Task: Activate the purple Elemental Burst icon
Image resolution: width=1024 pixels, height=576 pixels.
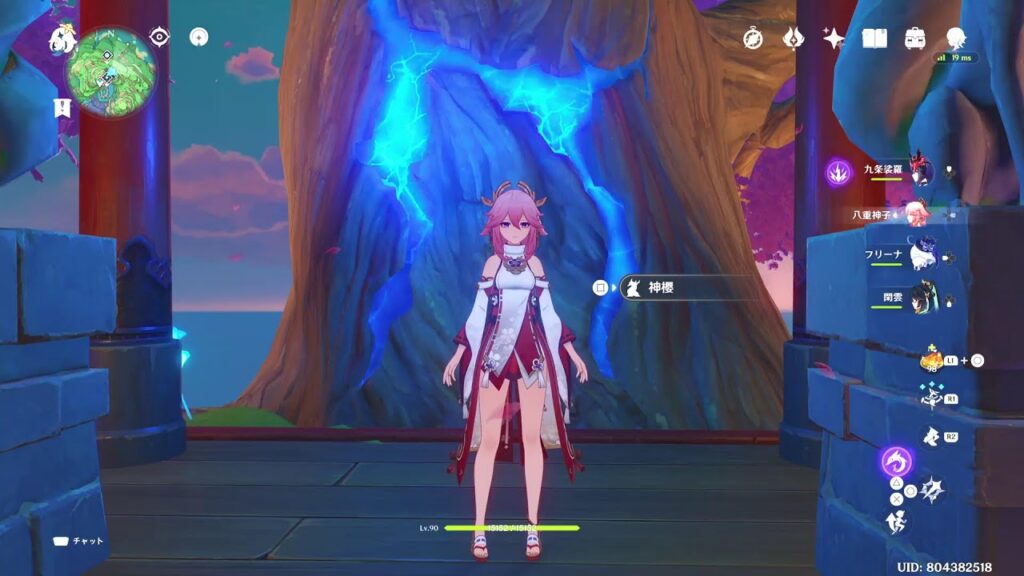Action: (896, 461)
